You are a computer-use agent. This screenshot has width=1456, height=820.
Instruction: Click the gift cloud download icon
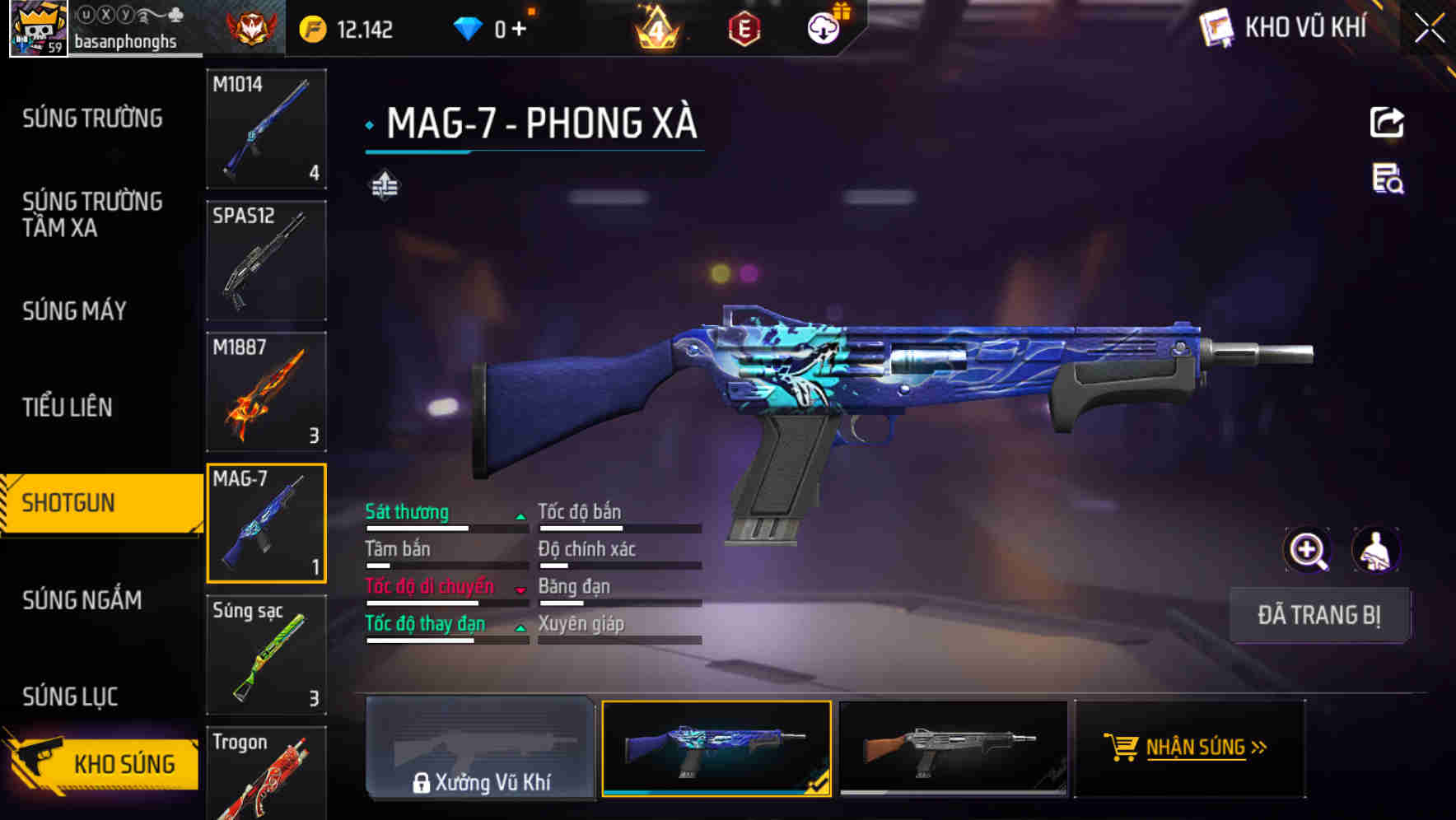point(823,27)
